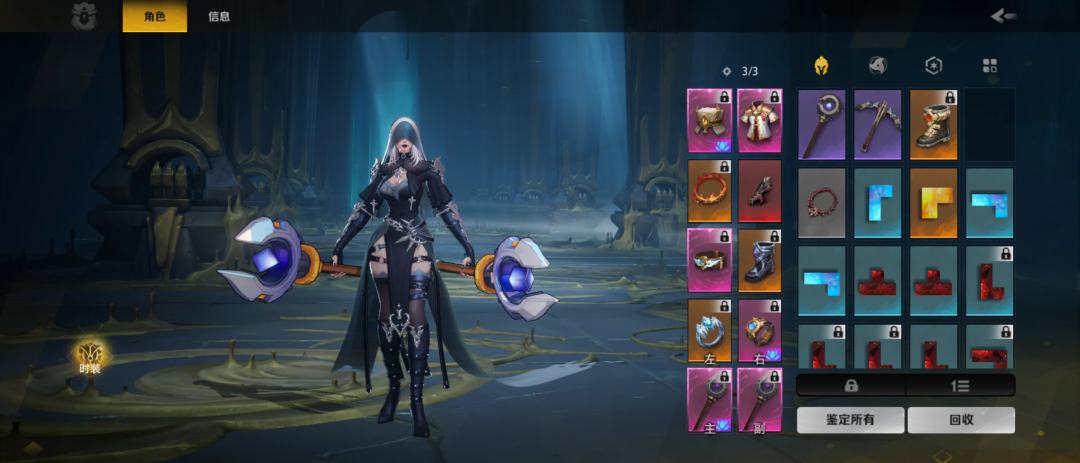The width and height of the screenshot is (1080, 463).
Task: Click the sort list button beside the padlock
Action: point(960,385)
